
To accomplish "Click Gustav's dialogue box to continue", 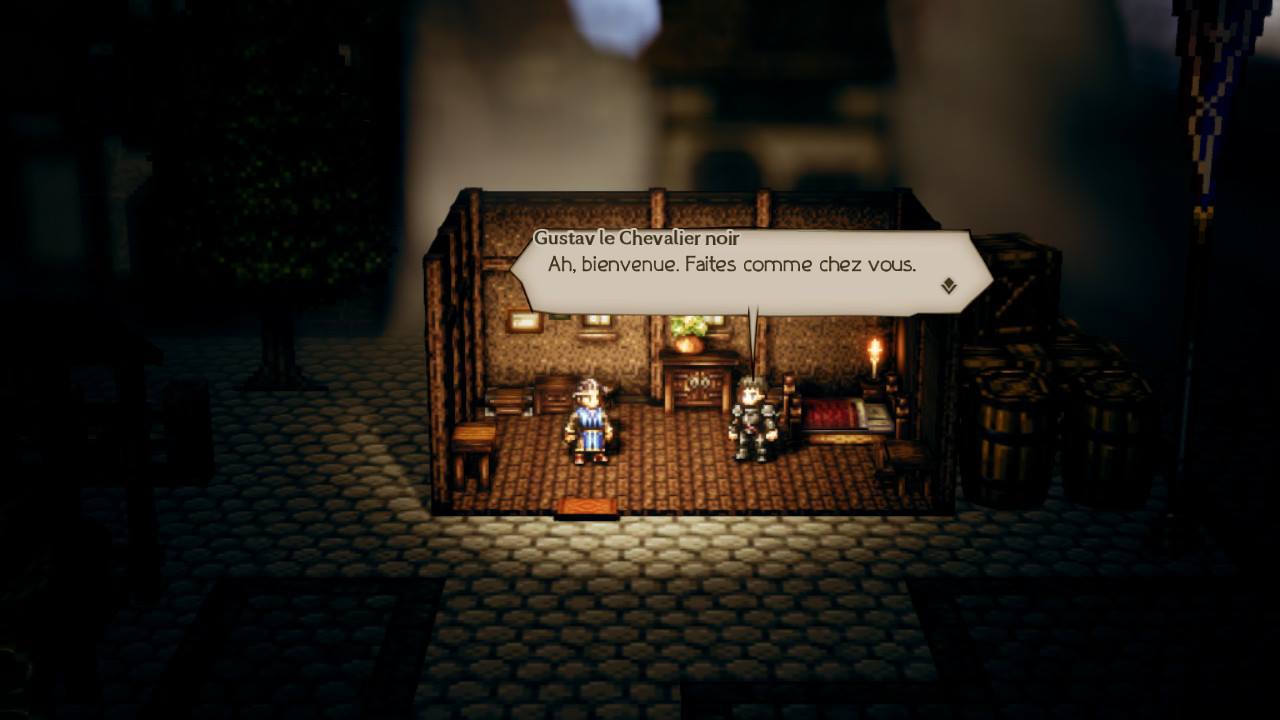I will tap(740, 270).
